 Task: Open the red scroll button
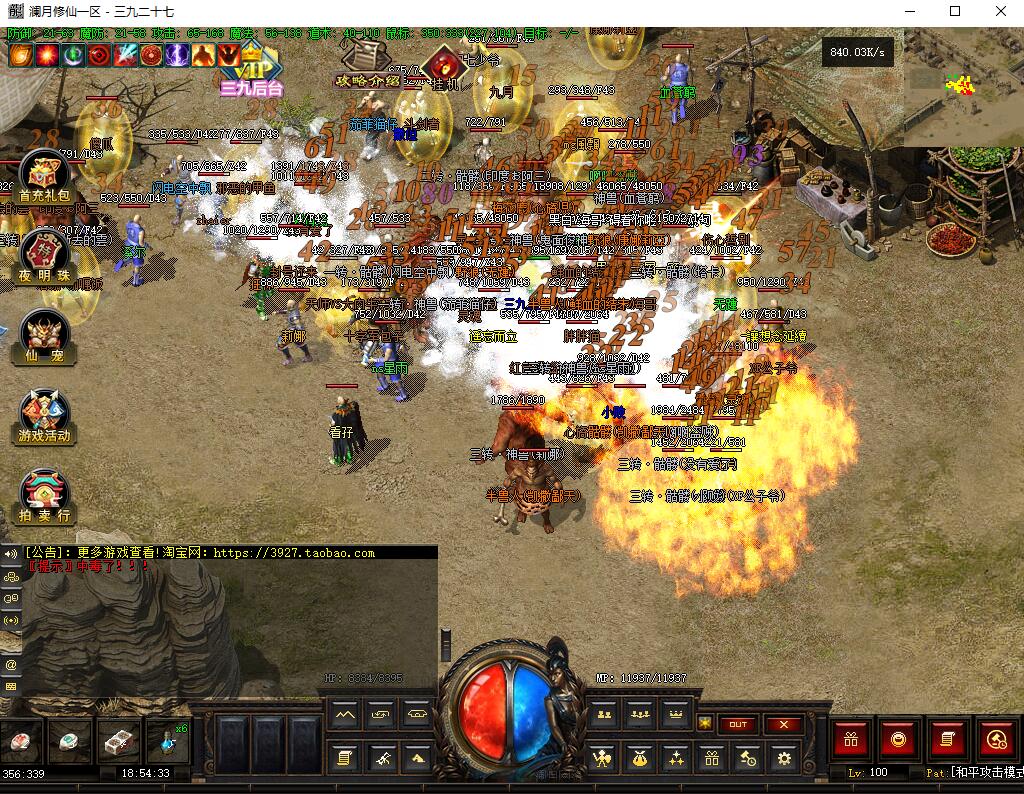[946, 740]
